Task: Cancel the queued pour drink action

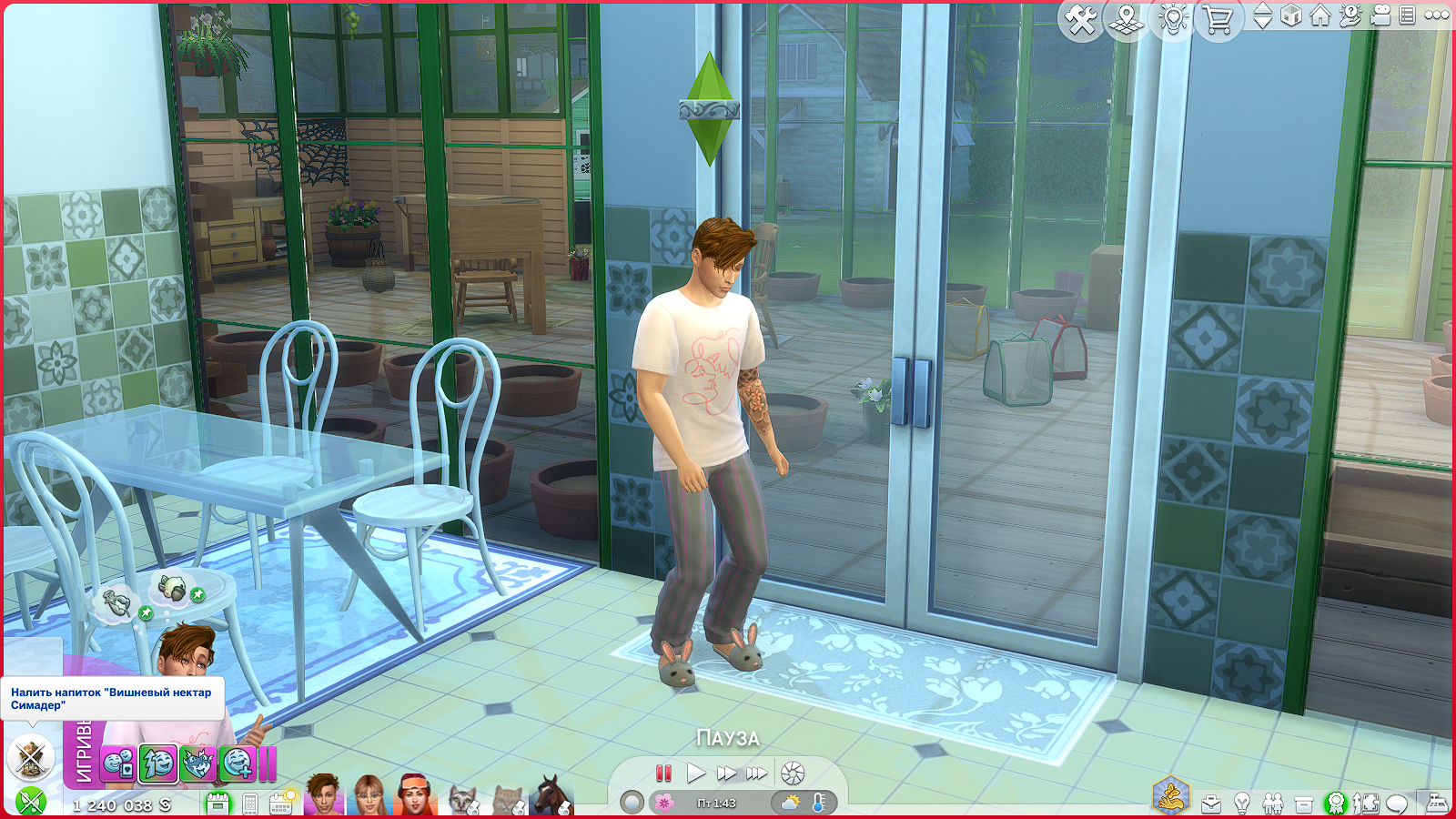Action: point(31,756)
